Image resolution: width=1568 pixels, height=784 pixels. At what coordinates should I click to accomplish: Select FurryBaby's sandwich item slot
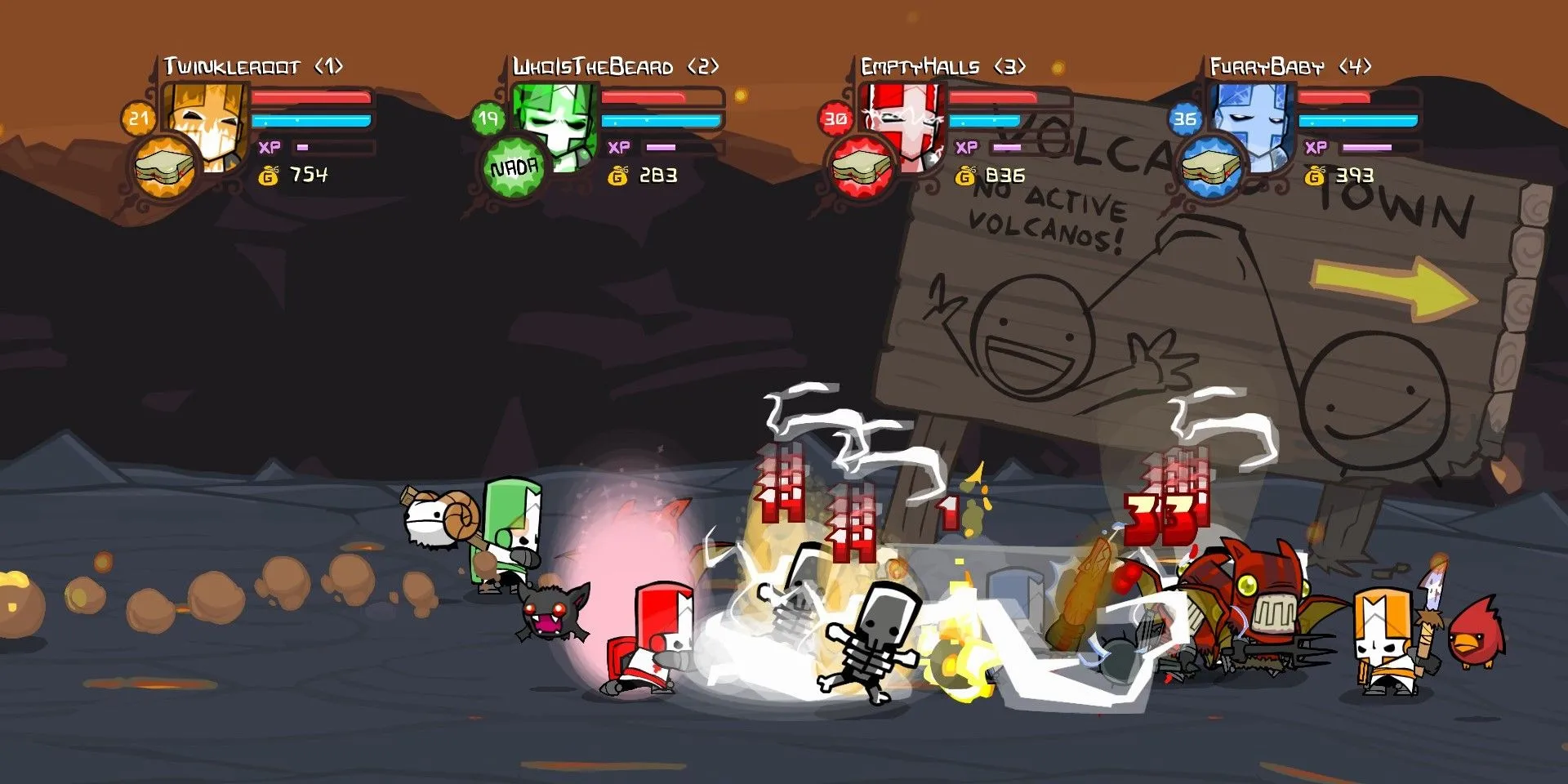(1212, 167)
